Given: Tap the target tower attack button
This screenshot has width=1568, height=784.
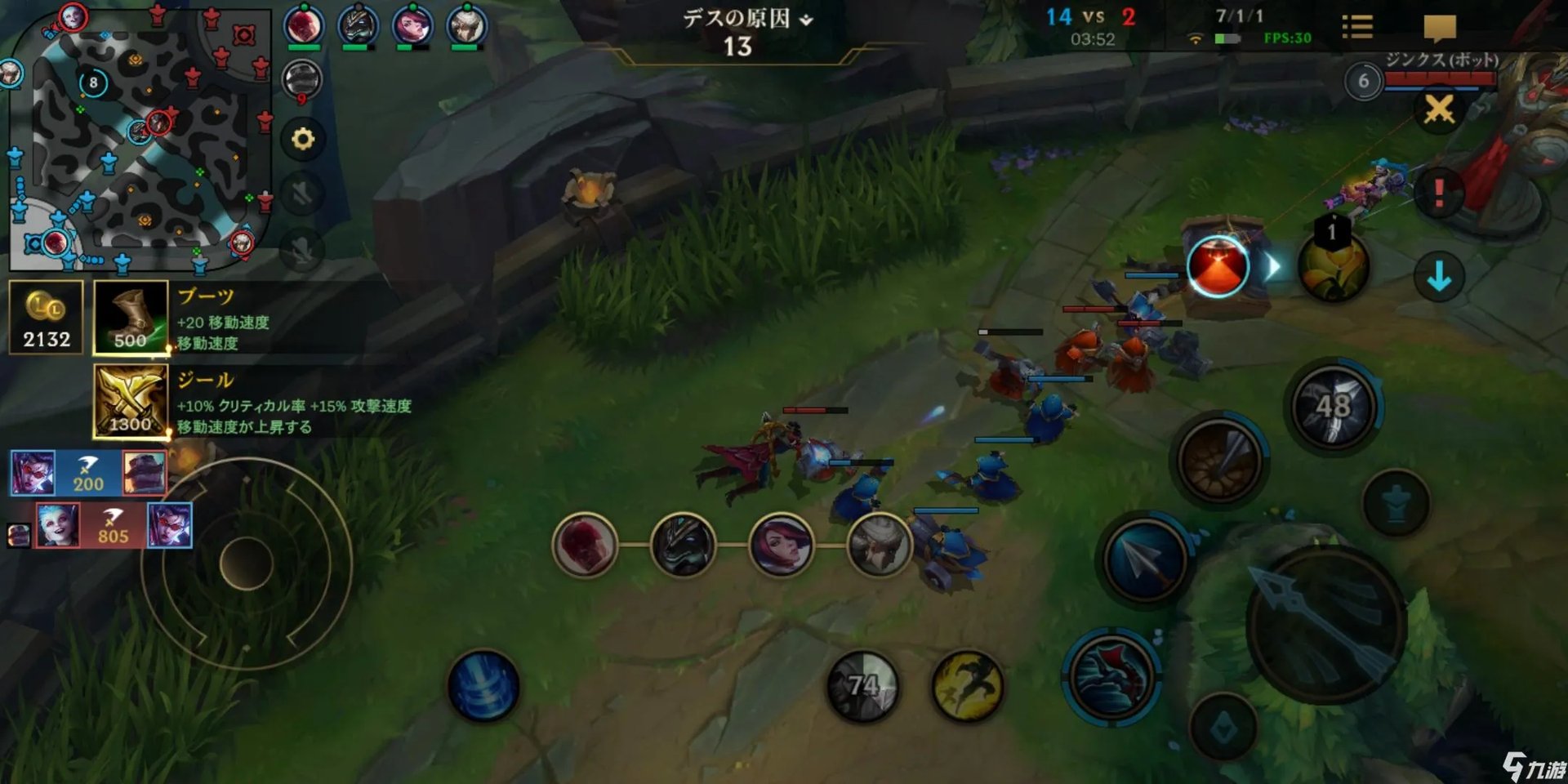Looking at the screenshot, I should coord(1396,503).
